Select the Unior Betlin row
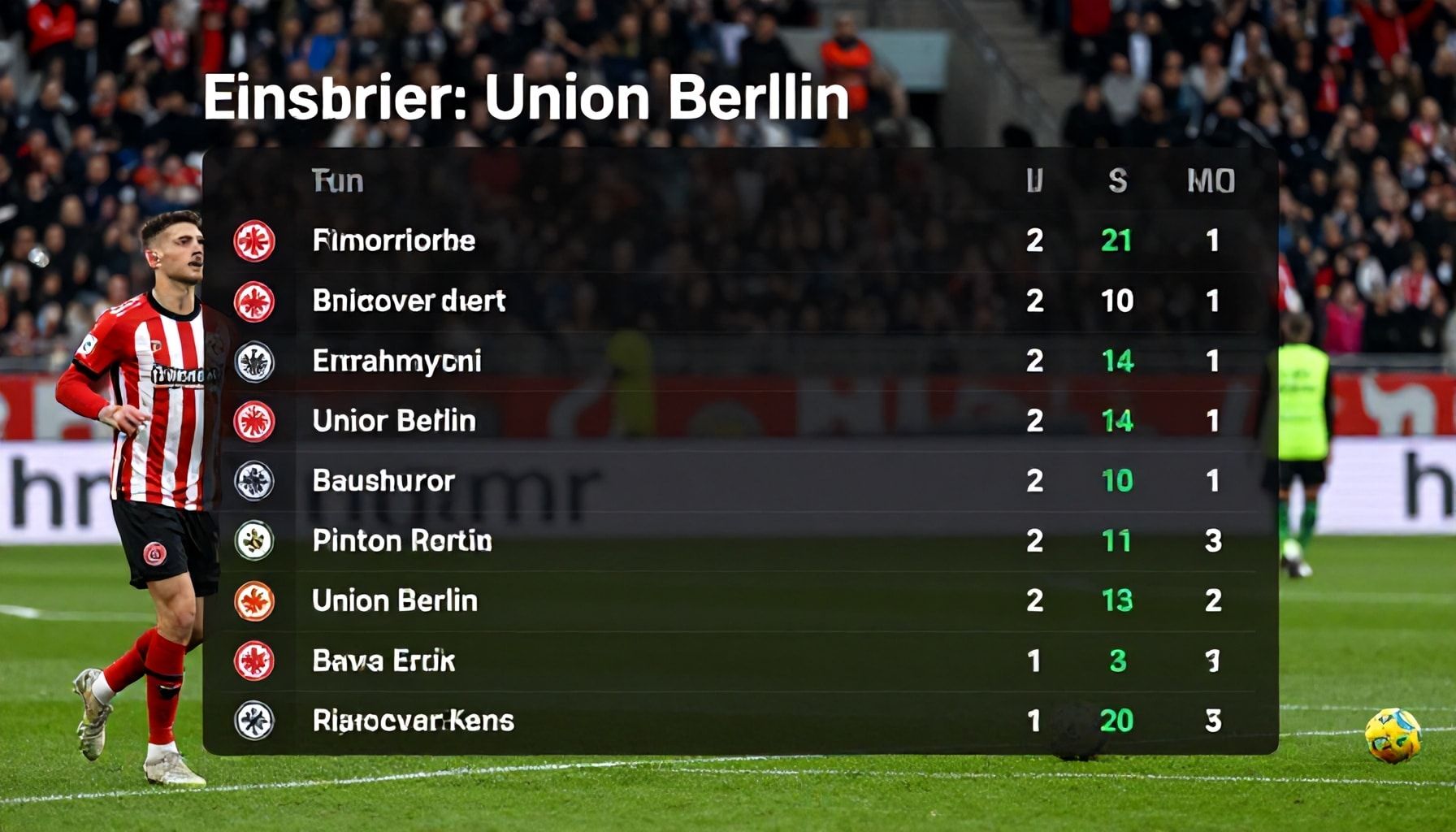The width and height of the screenshot is (1456, 832). (394, 421)
